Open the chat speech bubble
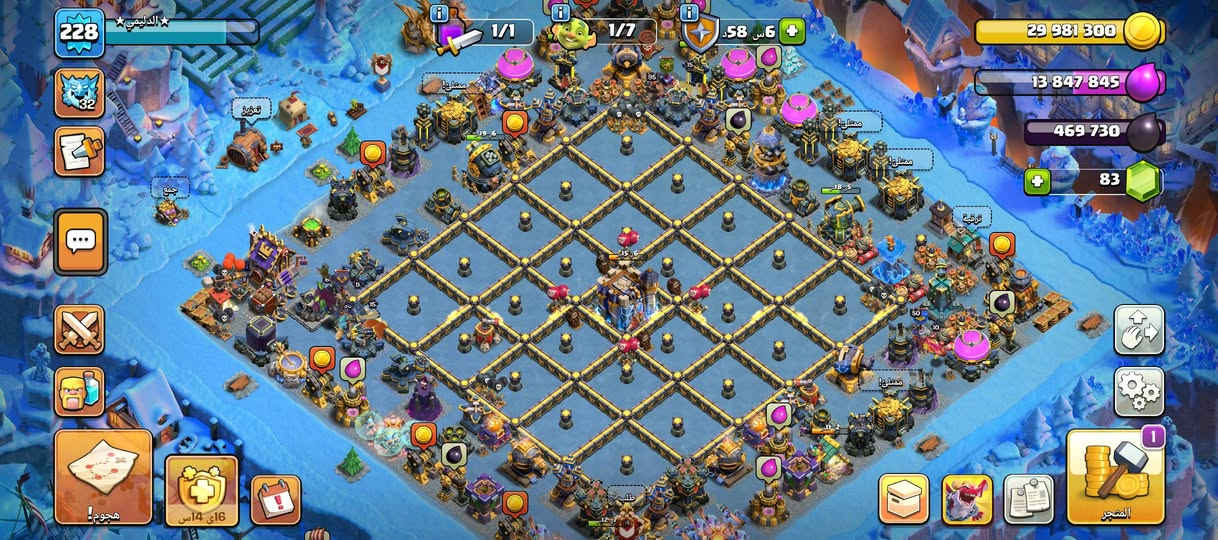 [x=80, y=241]
